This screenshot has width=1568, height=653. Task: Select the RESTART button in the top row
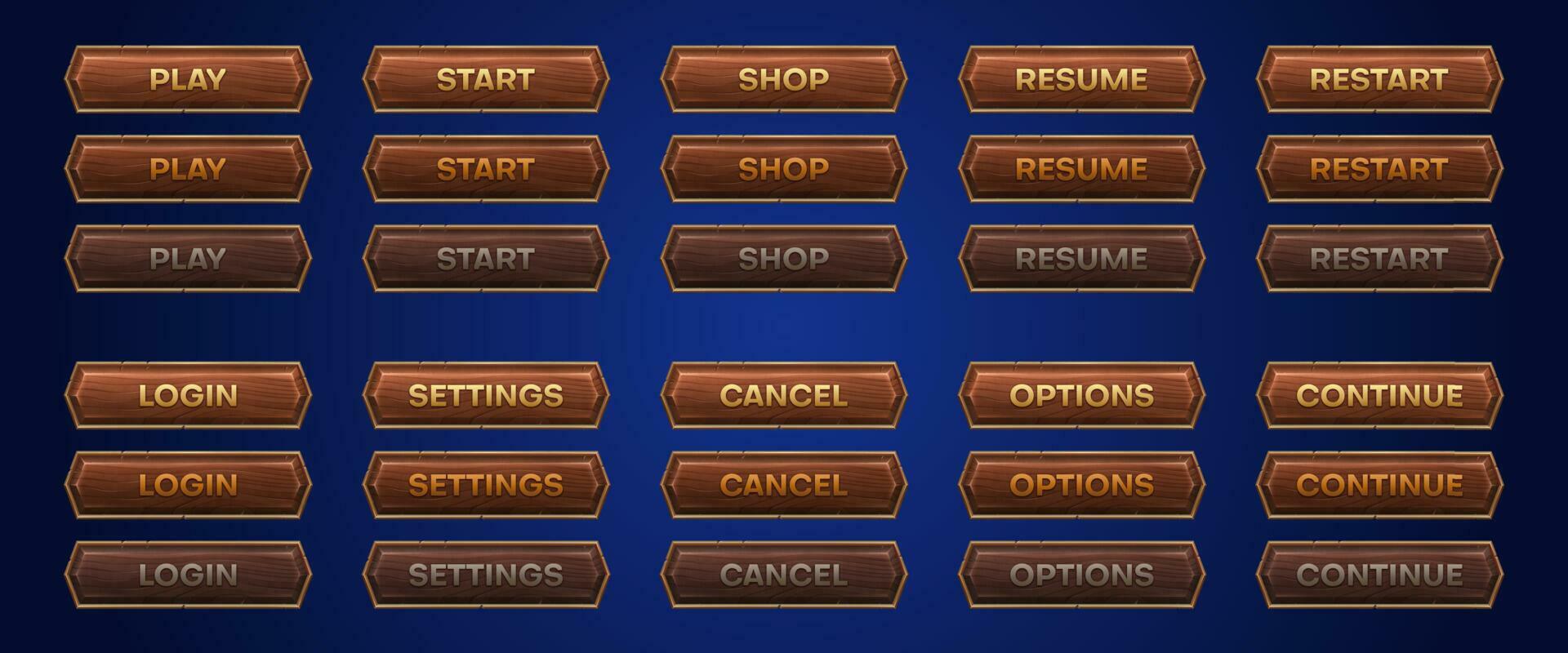(x=1380, y=79)
